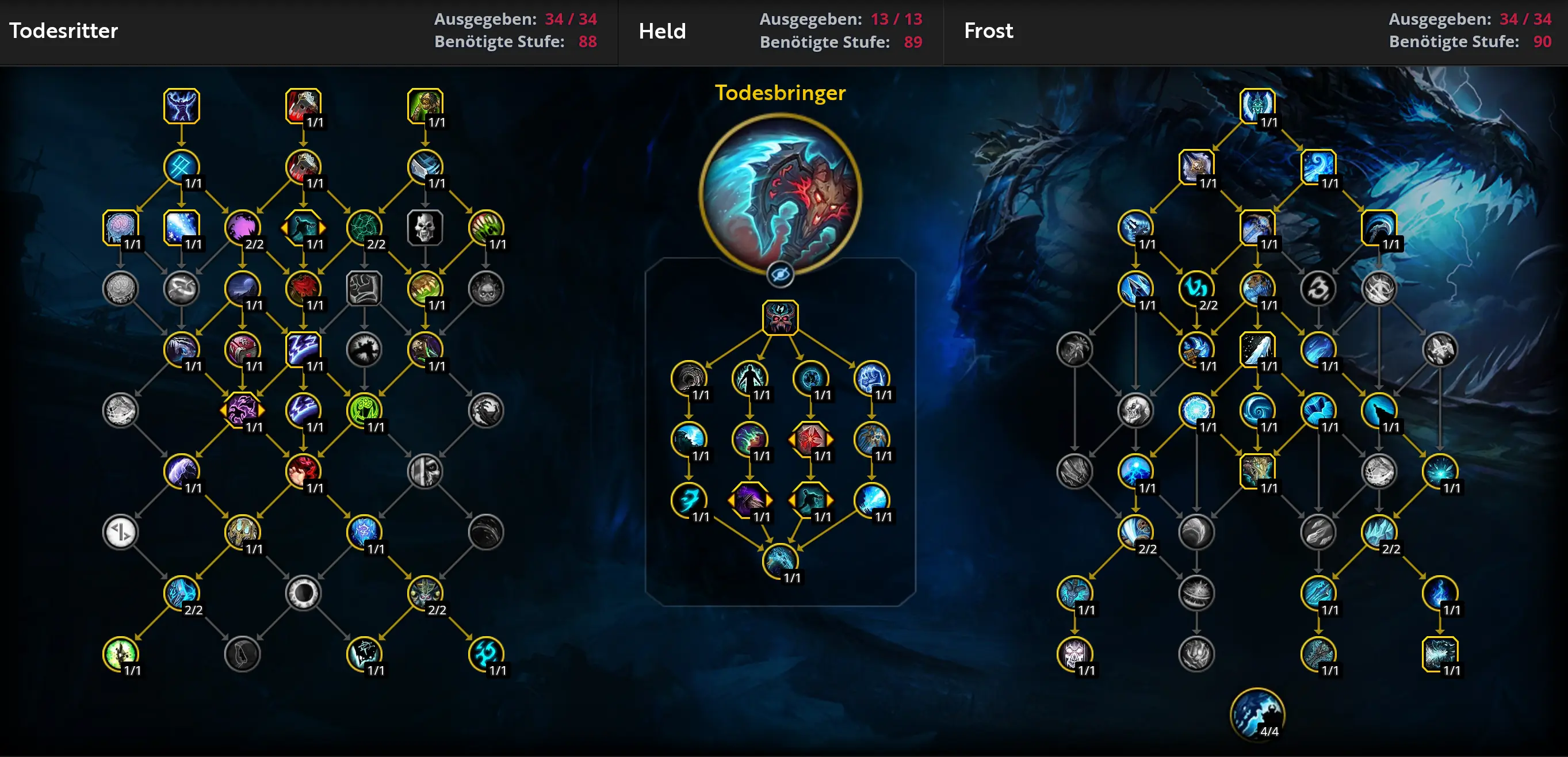This screenshot has width=1568, height=757.
Task: Choose the red hexagonal hero talent node
Action: [x=810, y=439]
